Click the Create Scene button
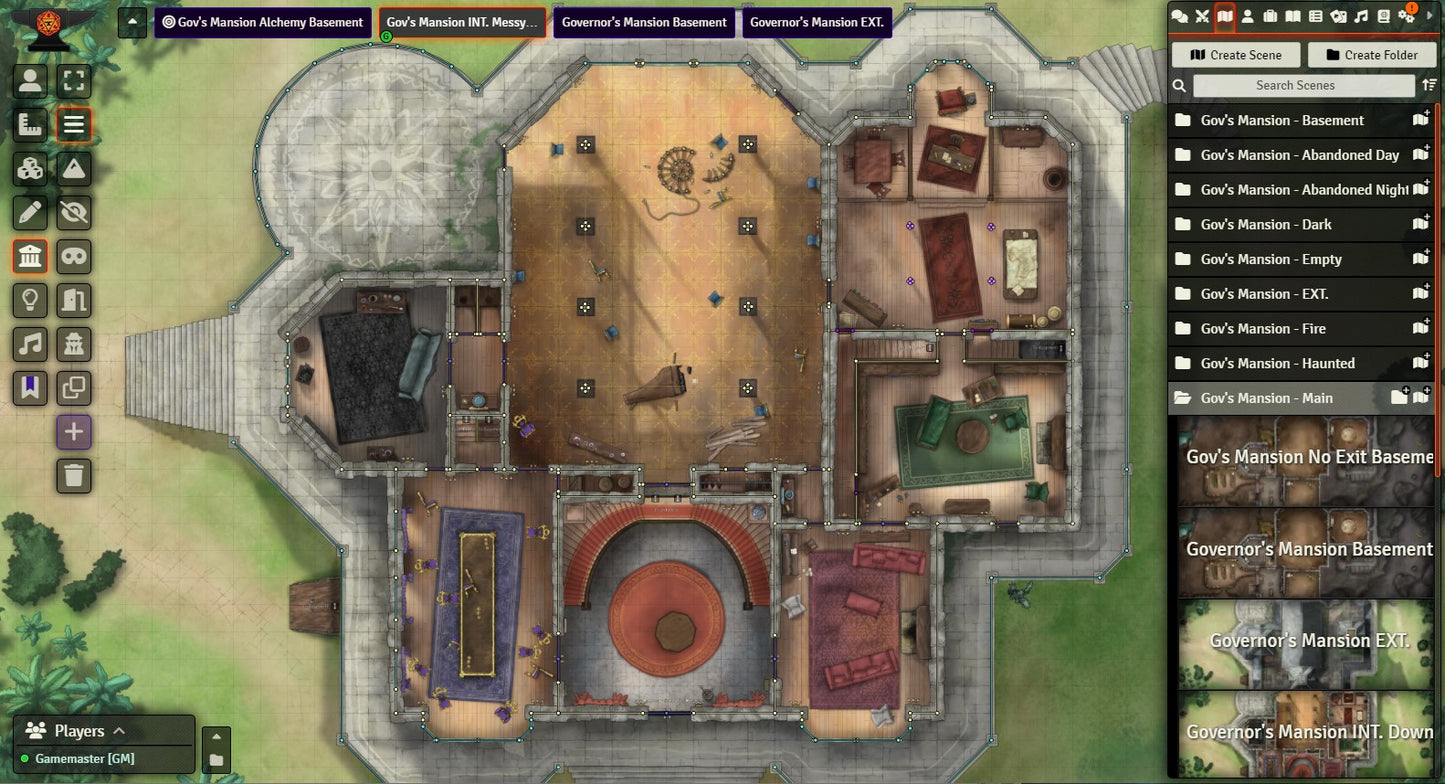 point(1235,55)
